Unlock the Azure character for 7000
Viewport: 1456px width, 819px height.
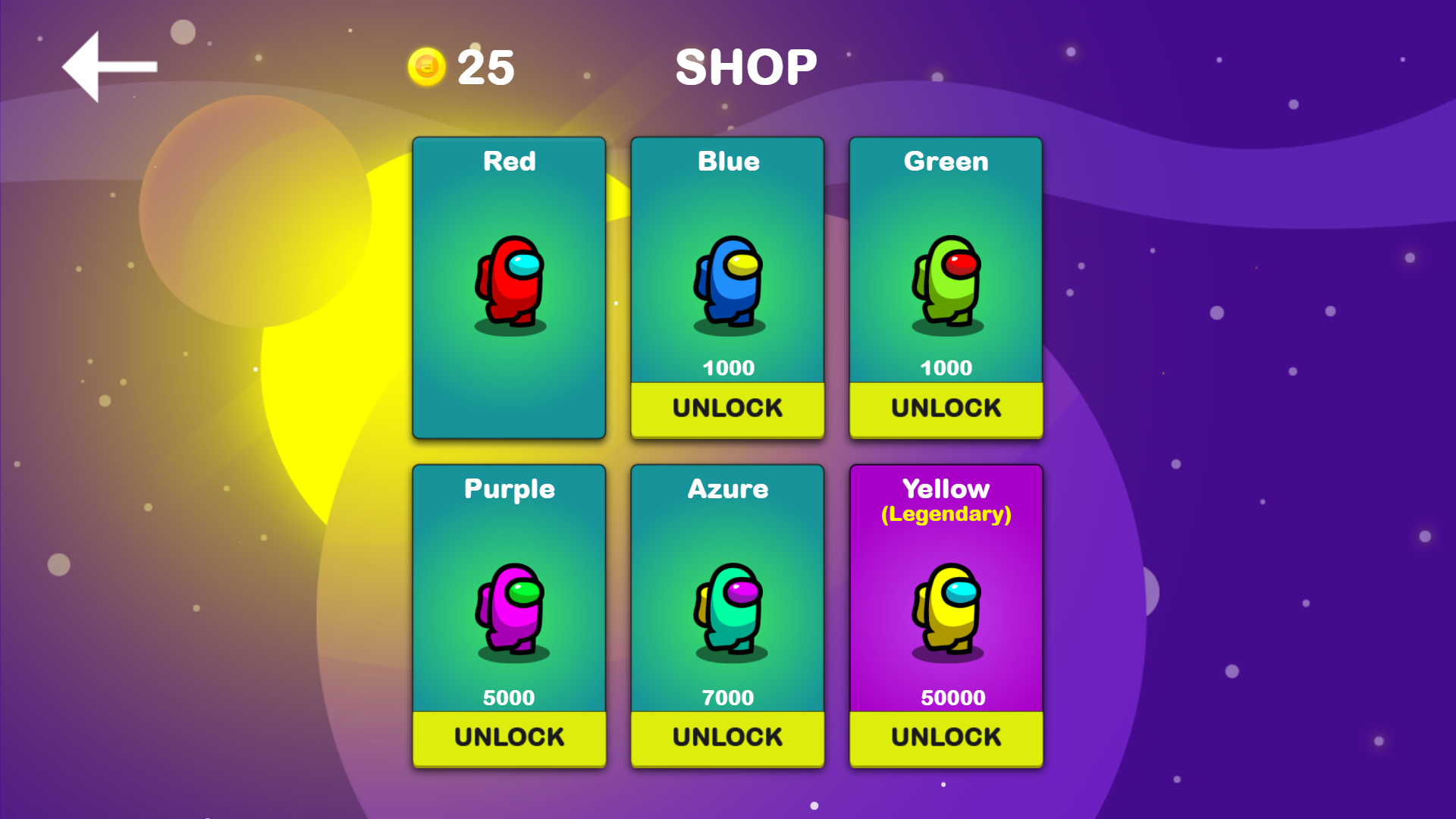pyautogui.click(x=726, y=736)
